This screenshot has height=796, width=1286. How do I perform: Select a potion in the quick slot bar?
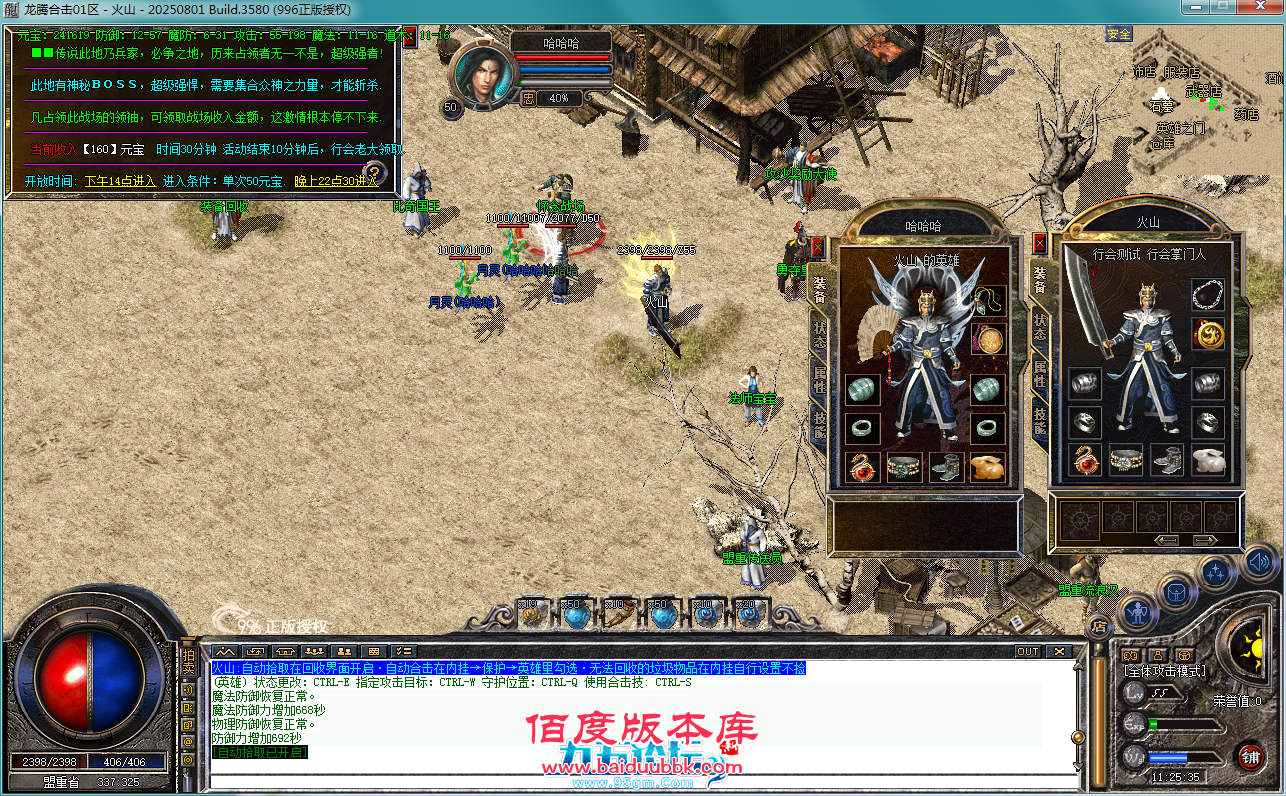(x=578, y=615)
